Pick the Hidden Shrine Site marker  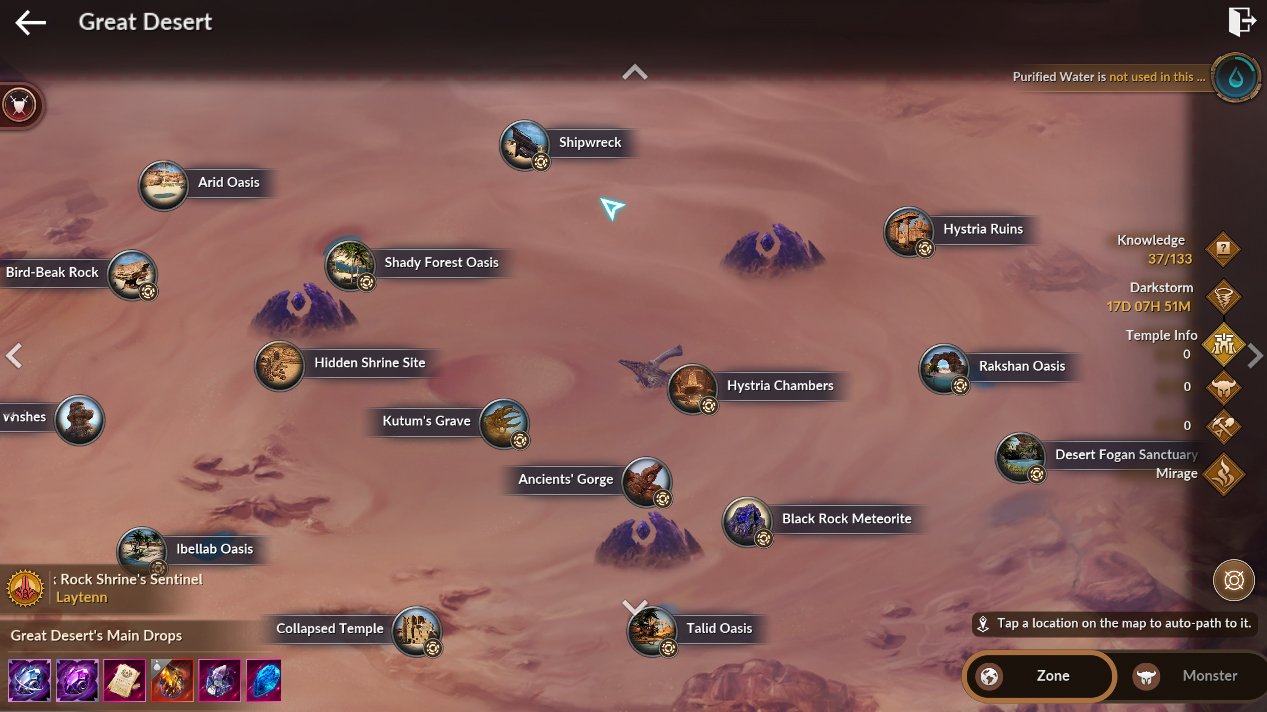click(x=279, y=365)
